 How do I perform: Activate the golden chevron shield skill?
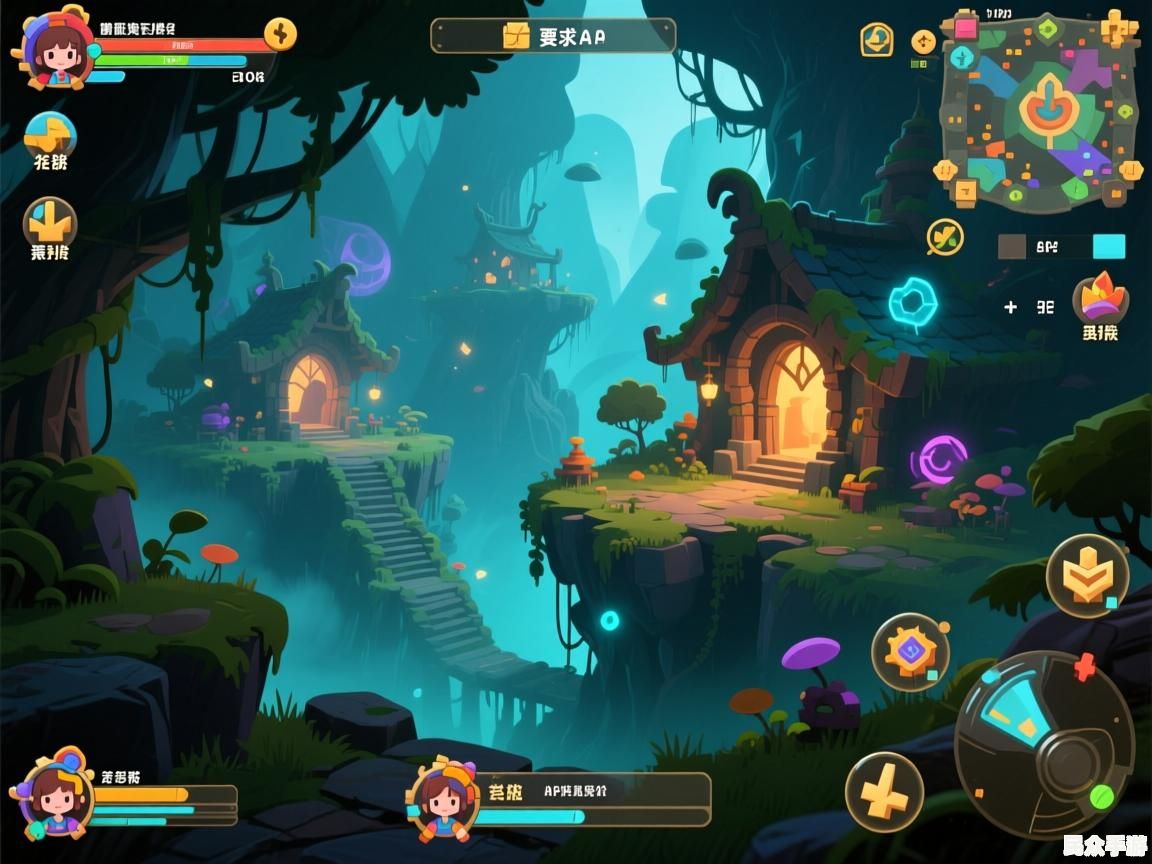pyautogui.click(x=1087, y=575)
